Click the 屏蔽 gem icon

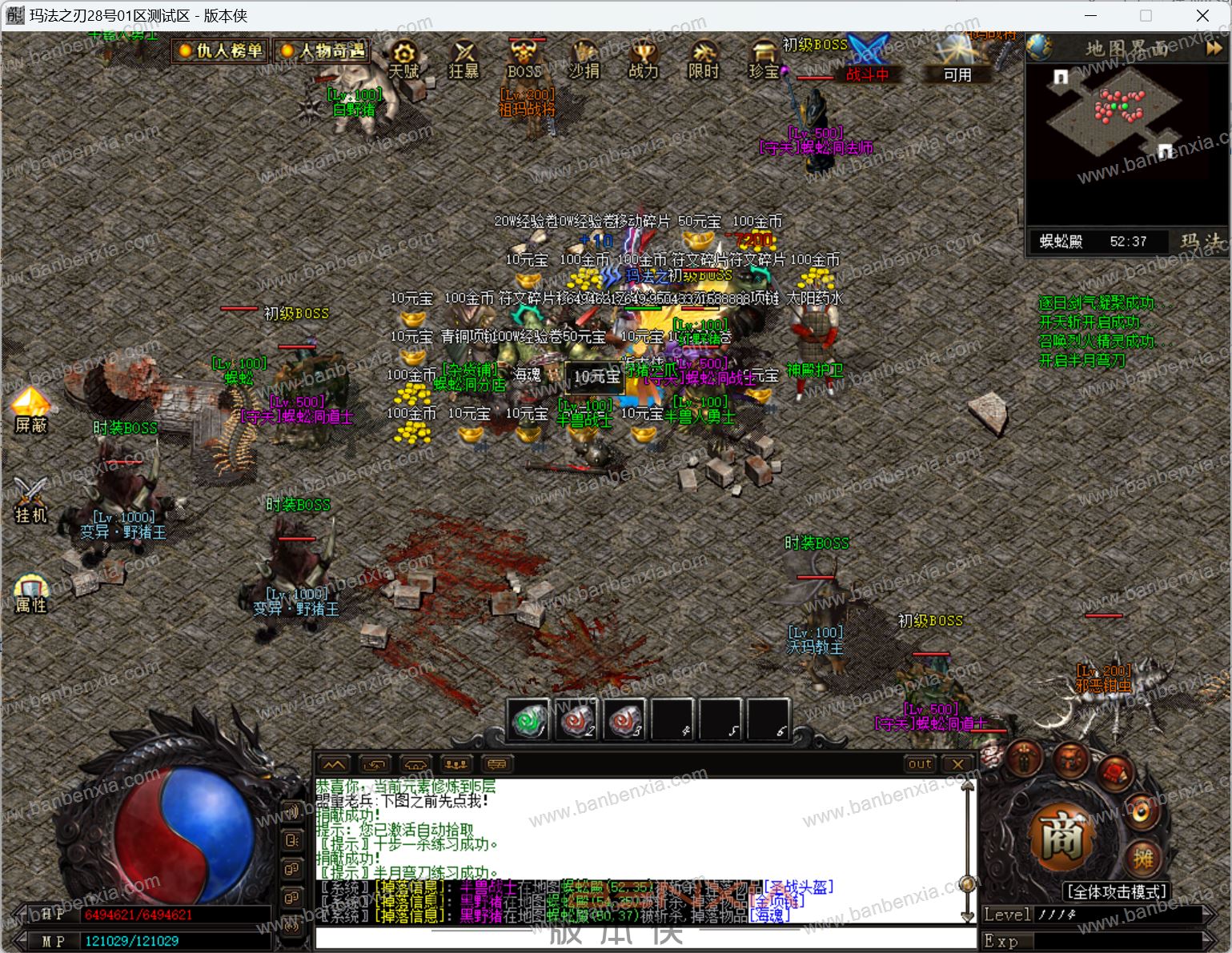tap(30, 409)
